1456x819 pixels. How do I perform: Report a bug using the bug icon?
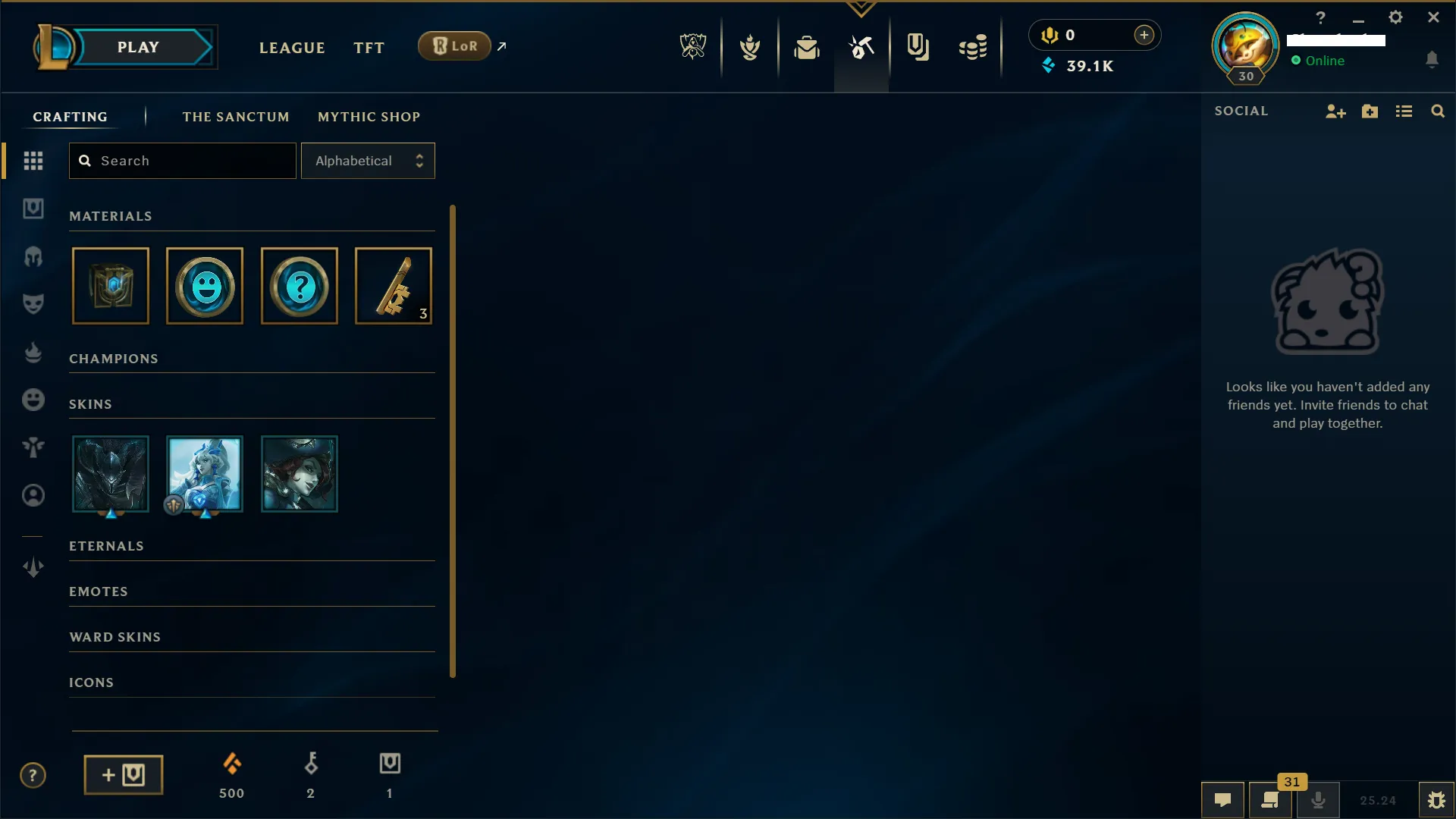[x=1436, y=800]
